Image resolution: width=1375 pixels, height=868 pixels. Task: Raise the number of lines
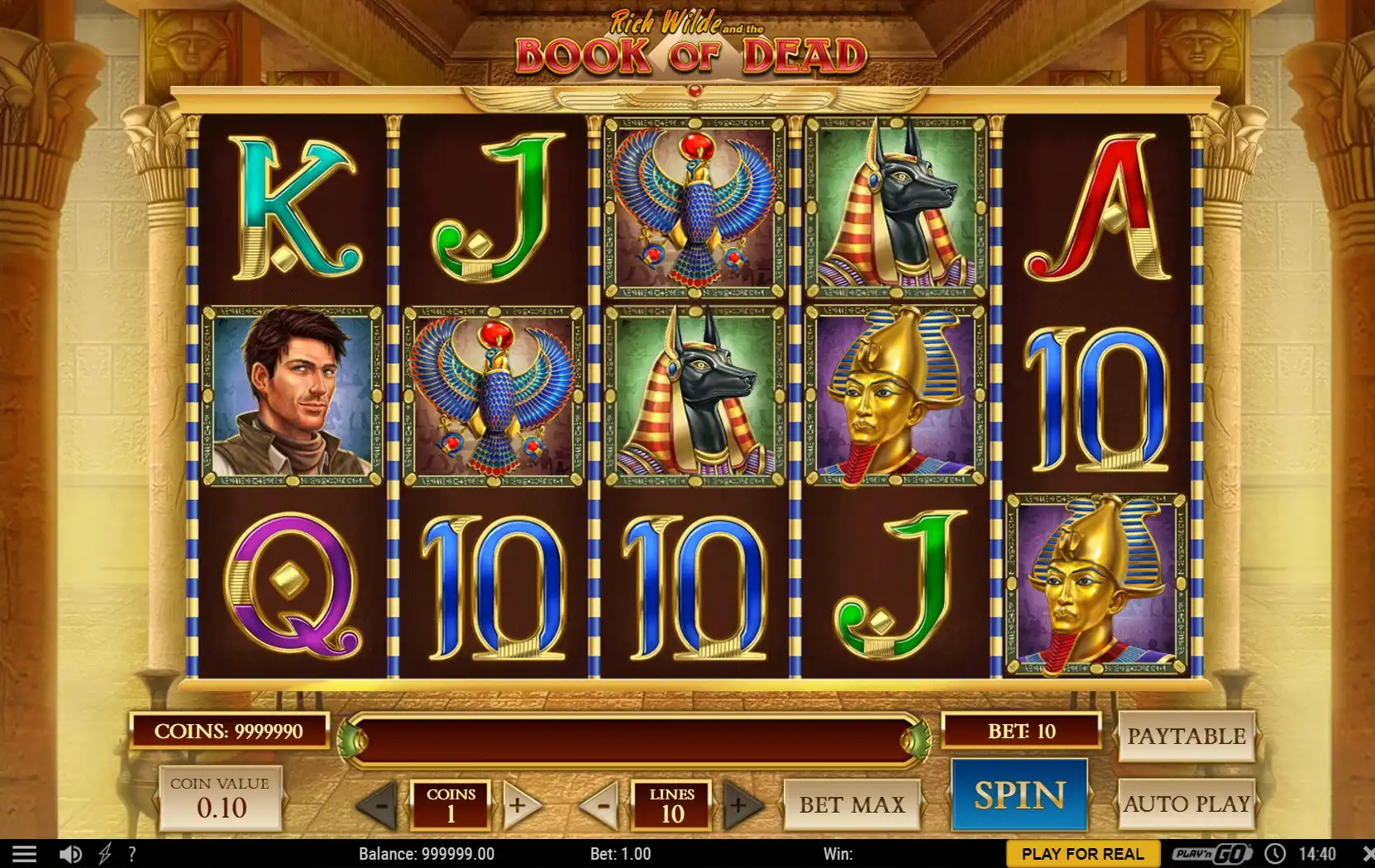click(x=739, y=804)
